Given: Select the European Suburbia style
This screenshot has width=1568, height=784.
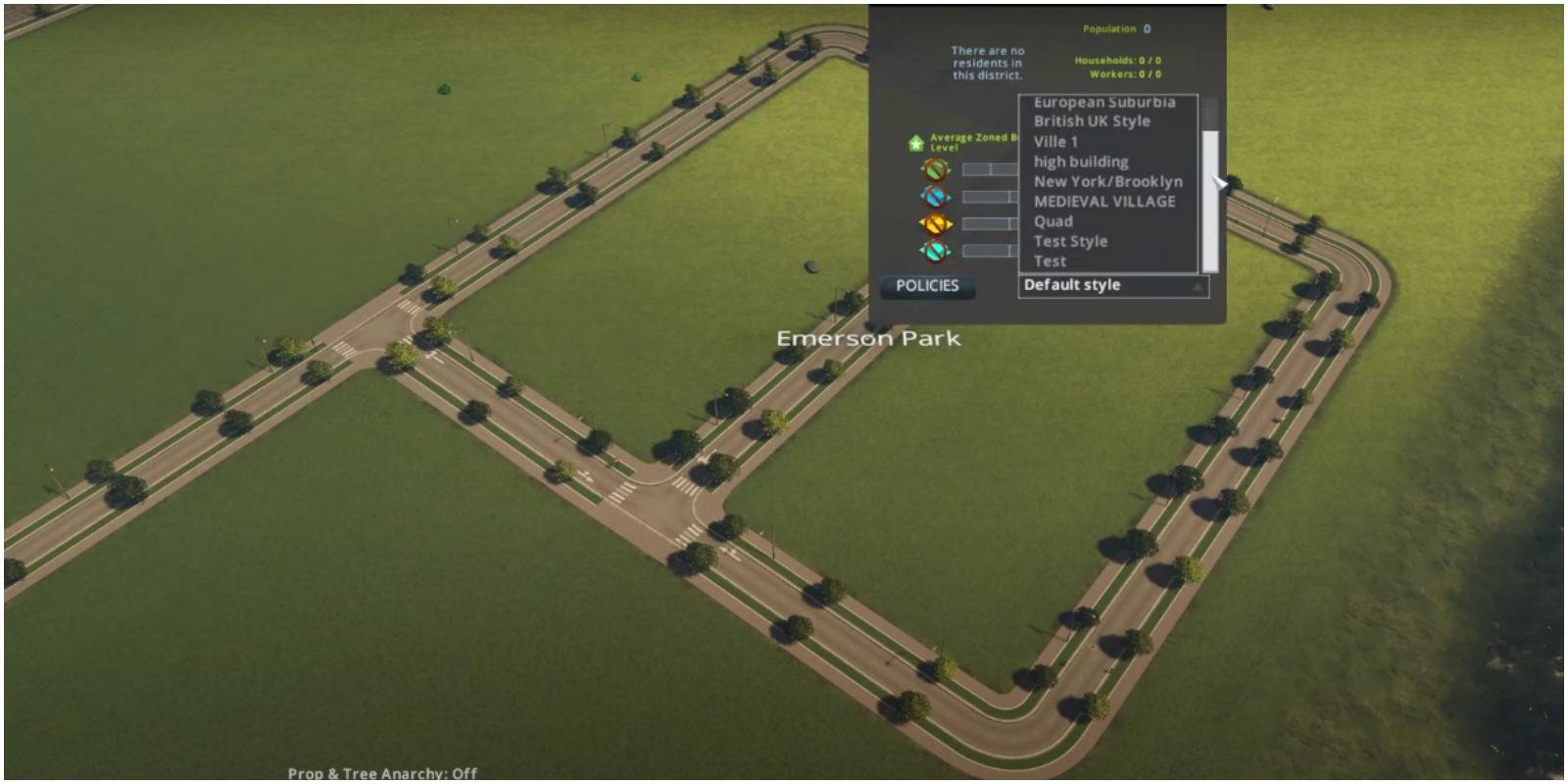Looking at the screenshot, I should pos(1102,101).
